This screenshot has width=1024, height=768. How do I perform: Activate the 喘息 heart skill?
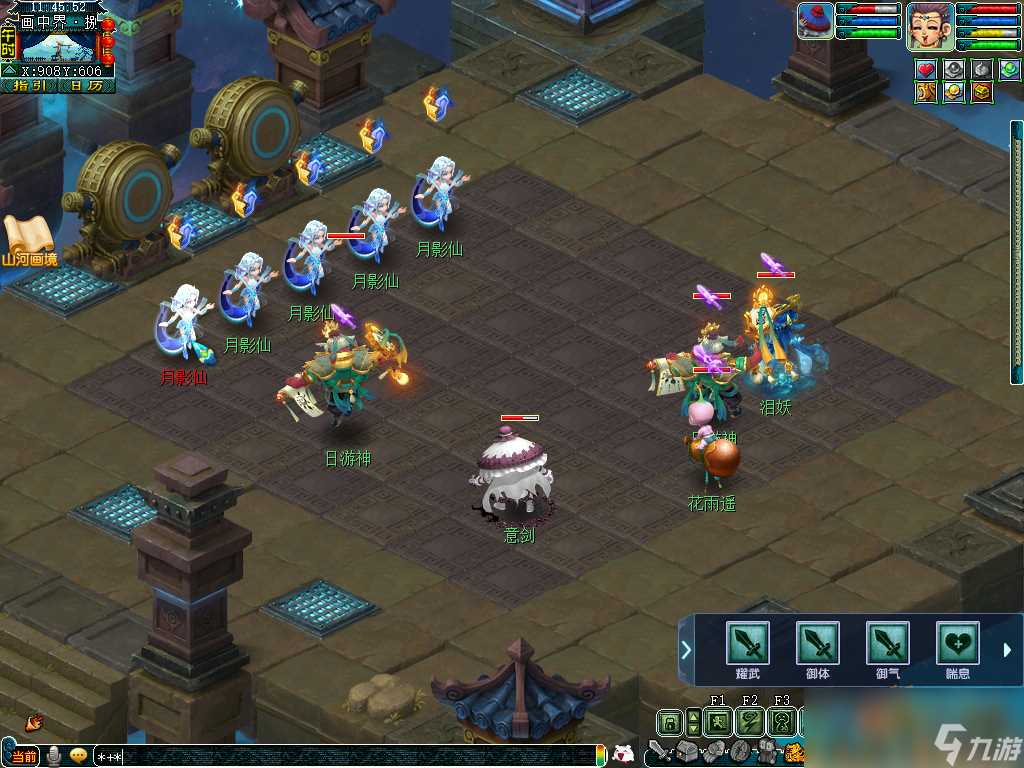coord(957,643)
